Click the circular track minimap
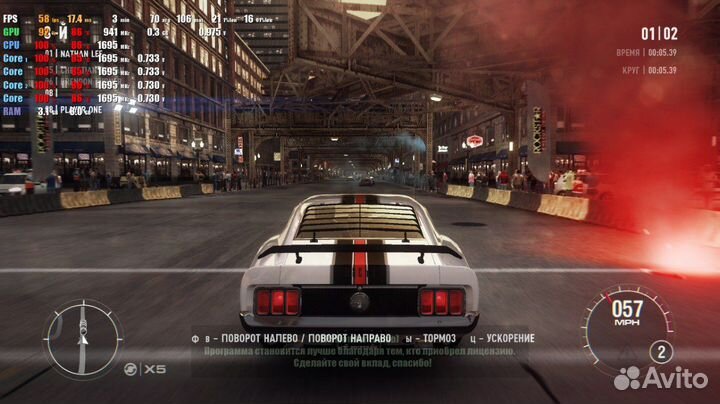 click(x=83, y=338)
